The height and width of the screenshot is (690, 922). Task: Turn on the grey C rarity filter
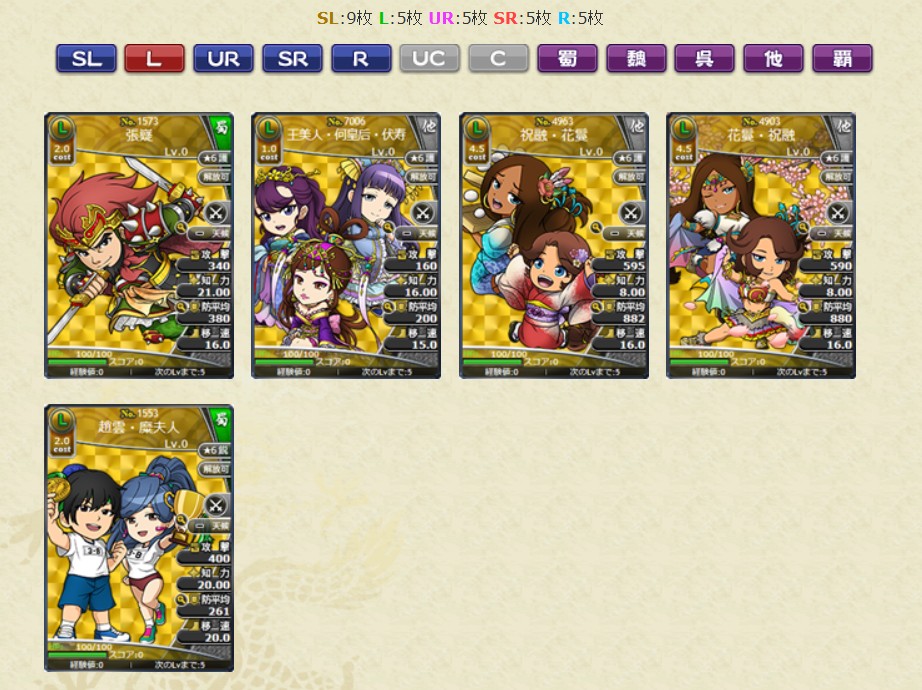pyautogui.click(x=498, y=59)
